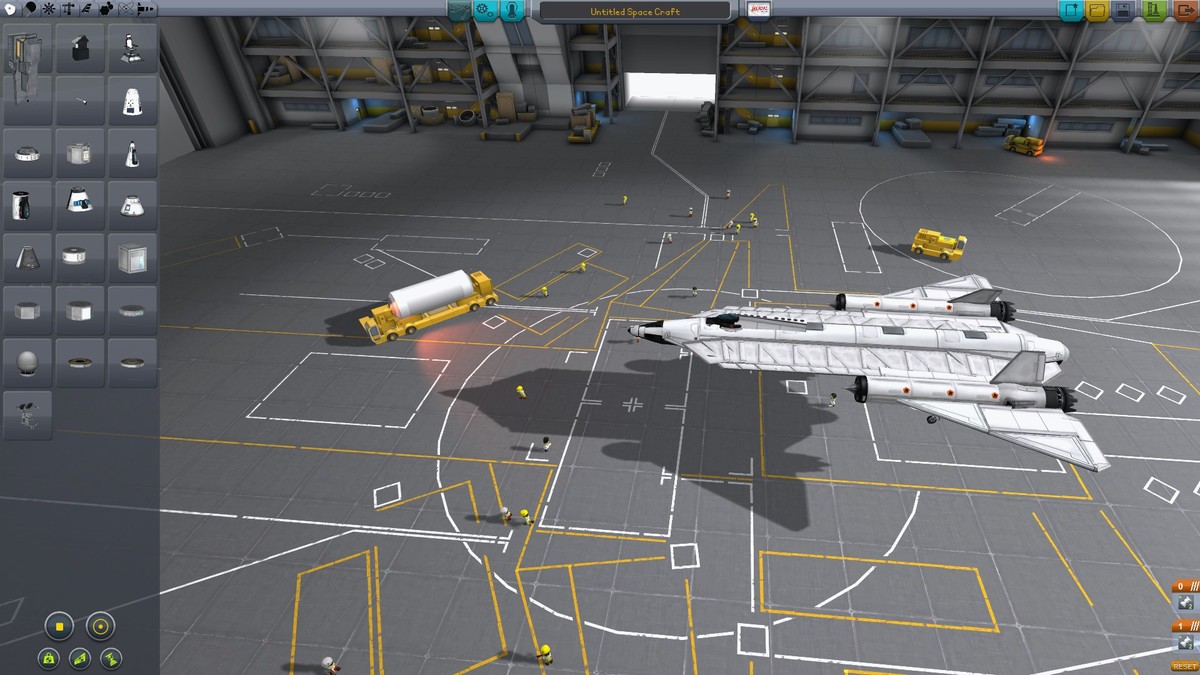The height and width of the screenshot is (675, 1200).
Task: Exit the hangar via the orange button
Action: (x=1183, y=11)
